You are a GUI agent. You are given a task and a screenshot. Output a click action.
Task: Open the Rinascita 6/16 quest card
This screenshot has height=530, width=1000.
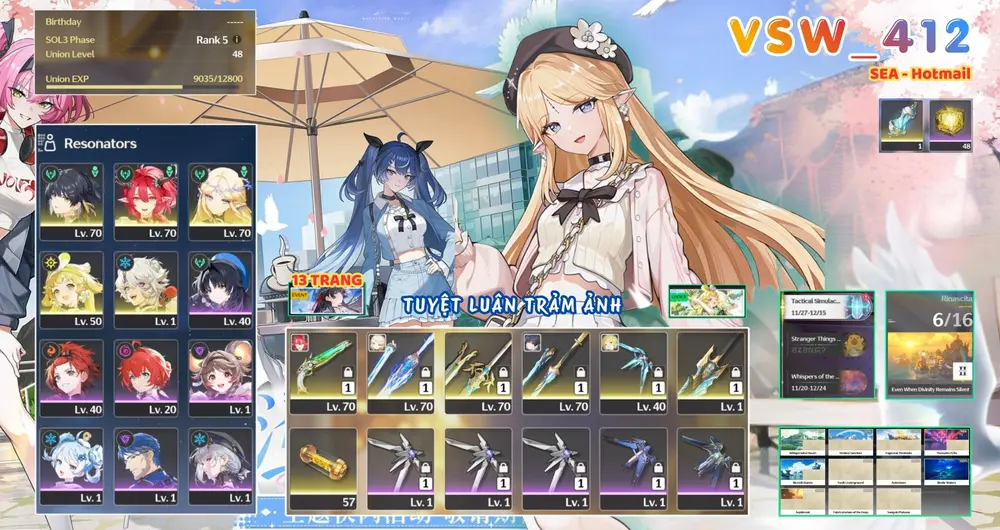click(929, 345)
